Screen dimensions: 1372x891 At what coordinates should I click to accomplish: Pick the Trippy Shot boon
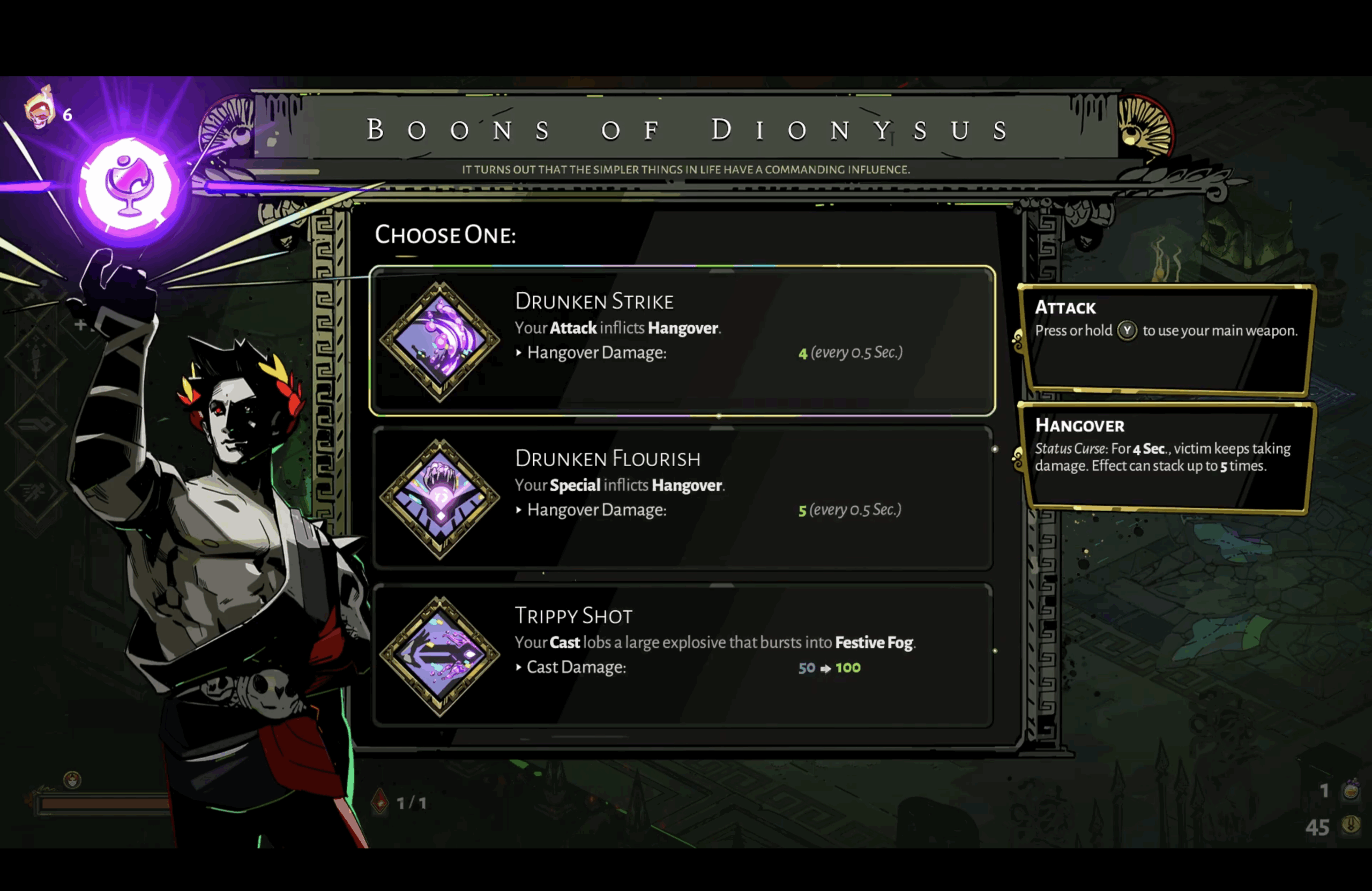point(682,655)
